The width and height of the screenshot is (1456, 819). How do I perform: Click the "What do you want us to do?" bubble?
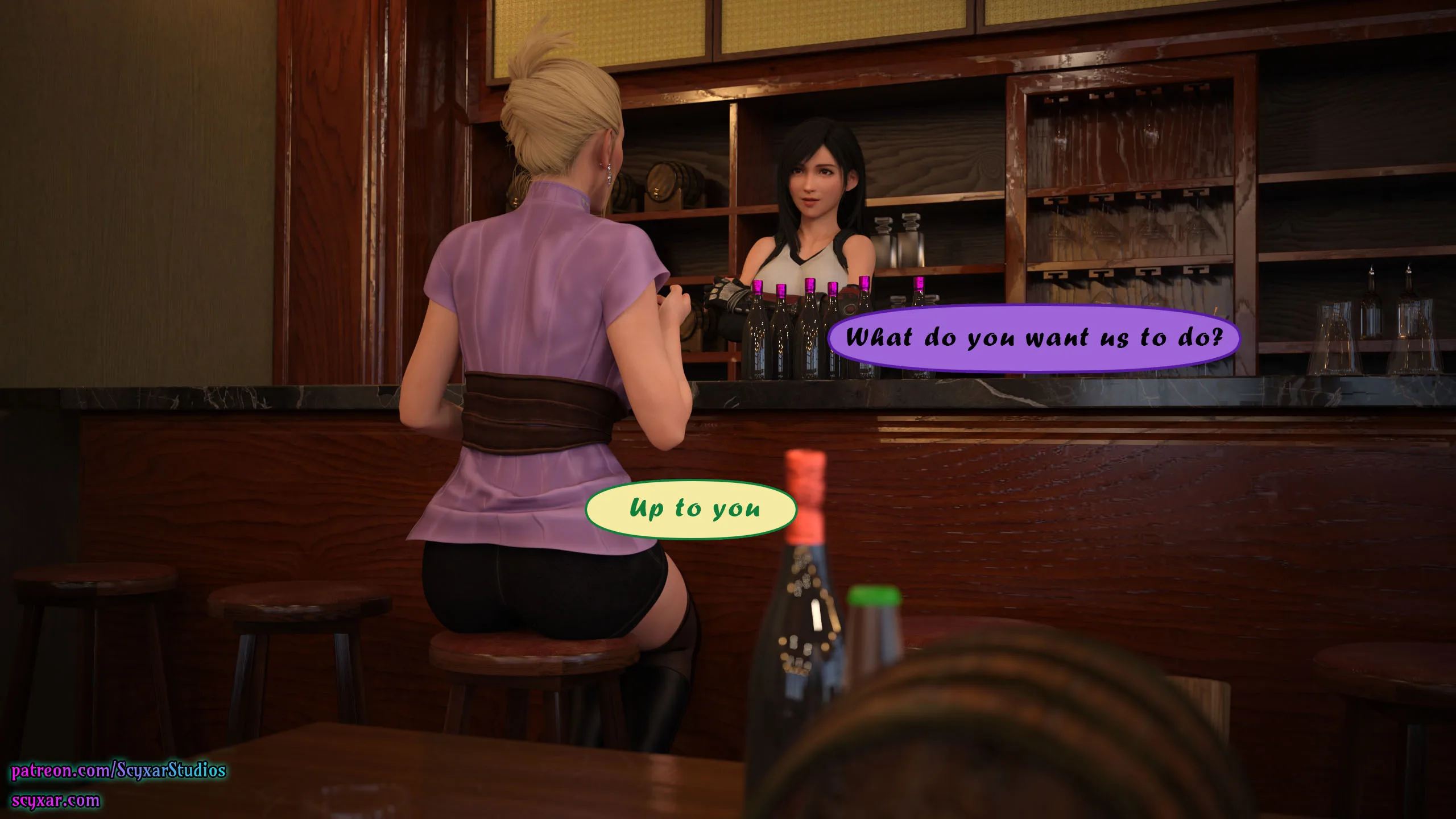tap(1033, 338)
